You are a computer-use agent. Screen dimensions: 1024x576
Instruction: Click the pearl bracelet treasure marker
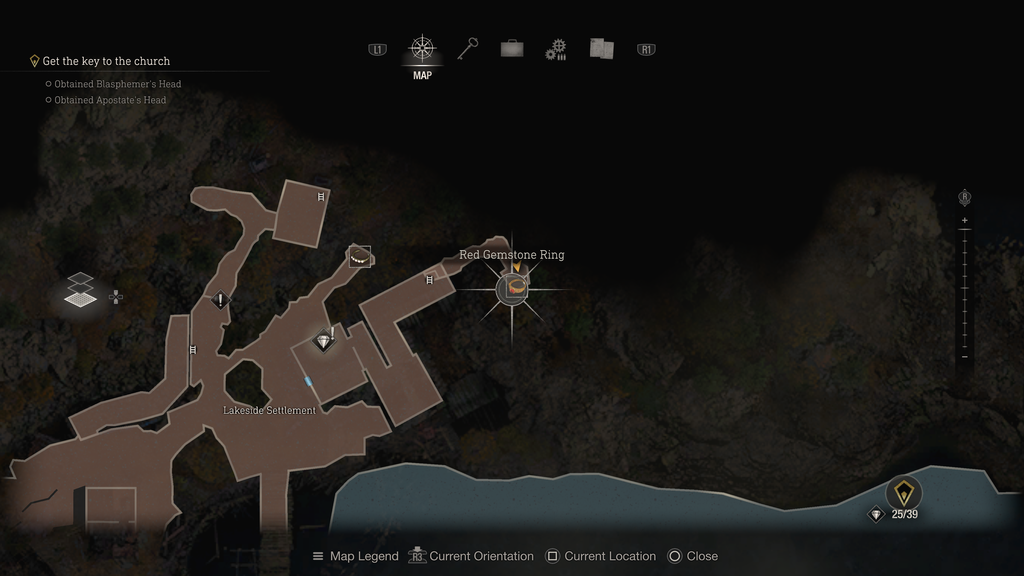[359, 257]
